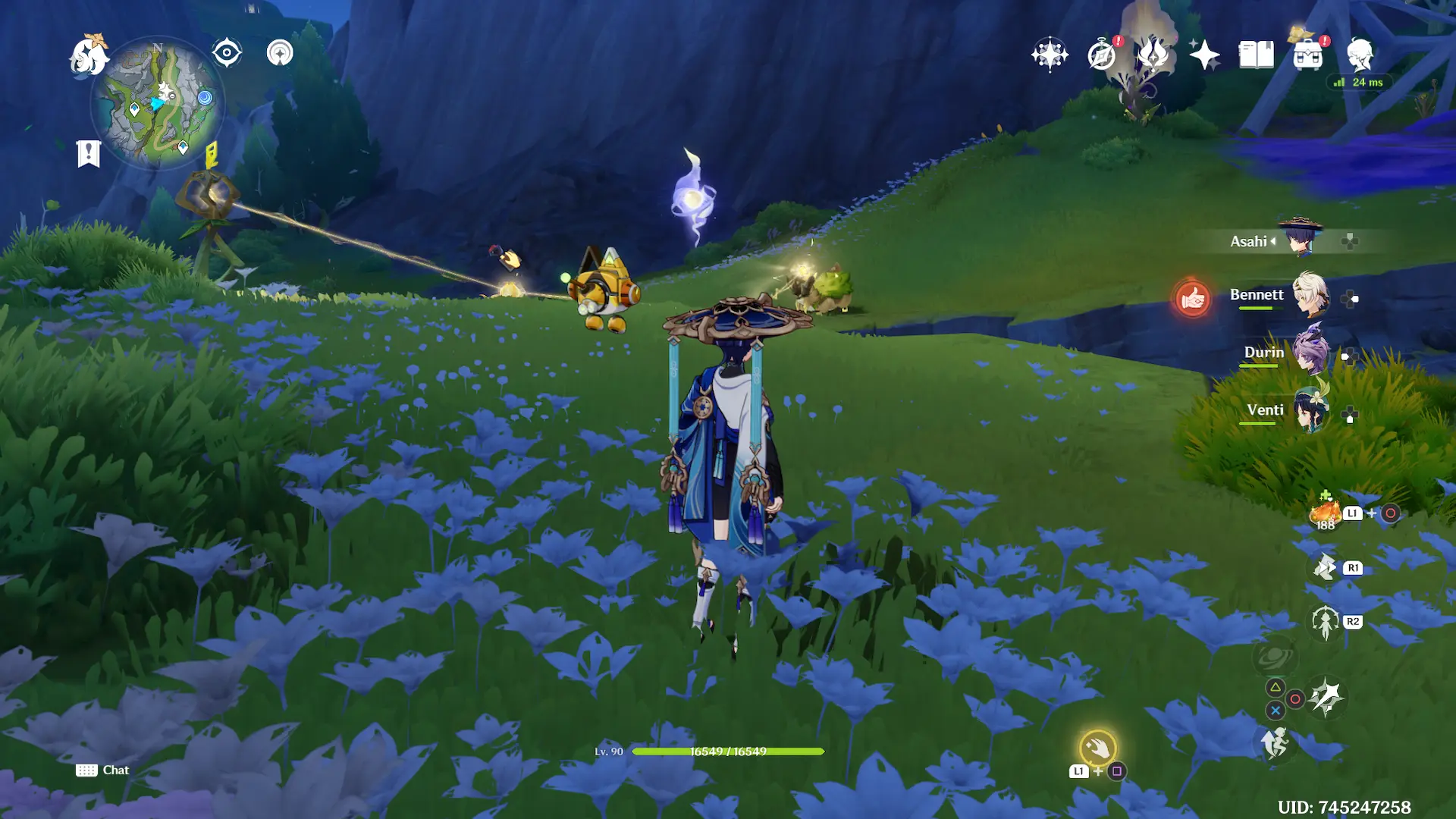Image resolution: width=1456 pixels, height=819 pixels.
Task: Open the backpack inventory
Action: [x=1307, y=55]
